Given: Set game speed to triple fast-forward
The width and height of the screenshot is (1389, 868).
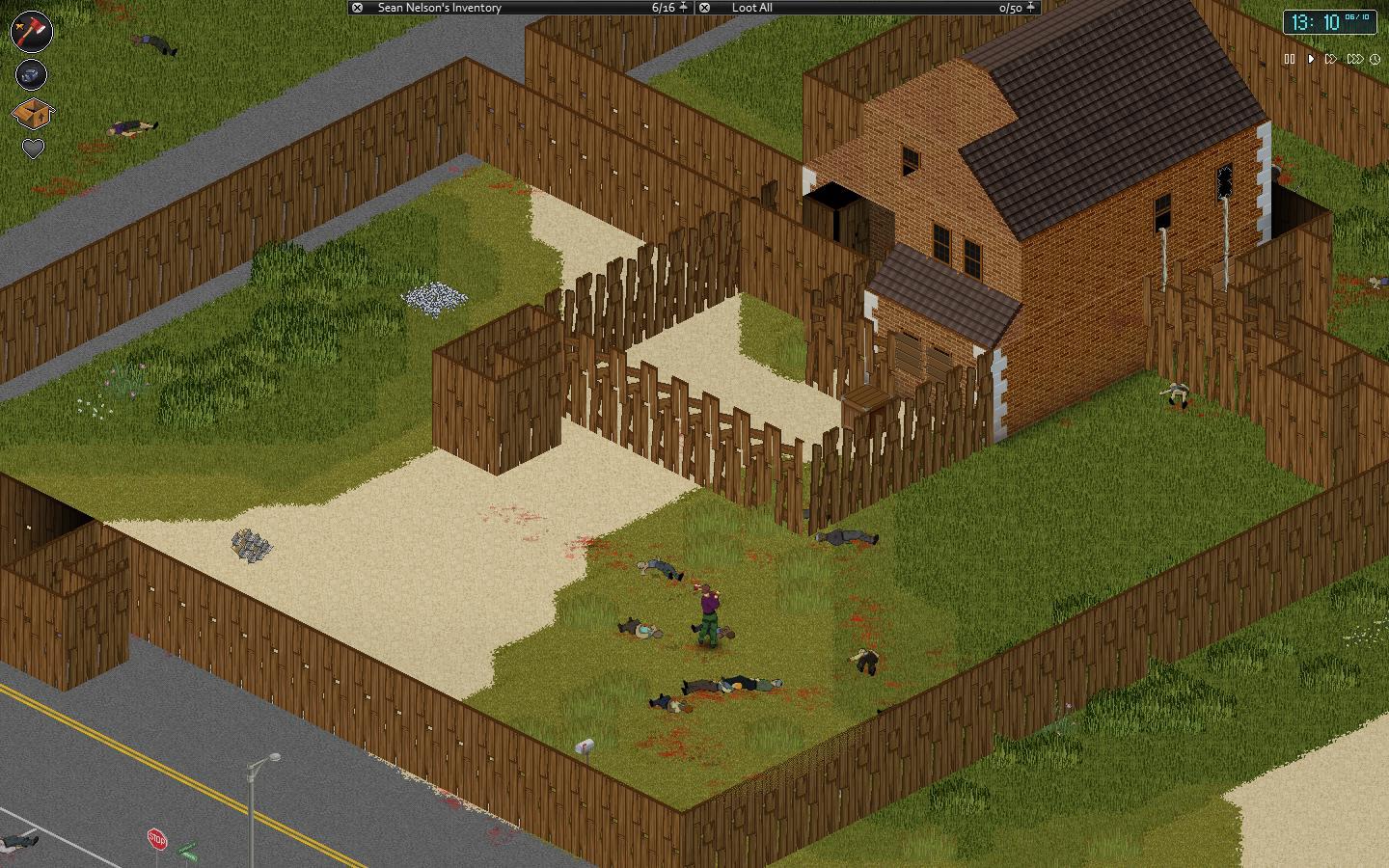Looking at the screenshot, I should (1354, 59).
